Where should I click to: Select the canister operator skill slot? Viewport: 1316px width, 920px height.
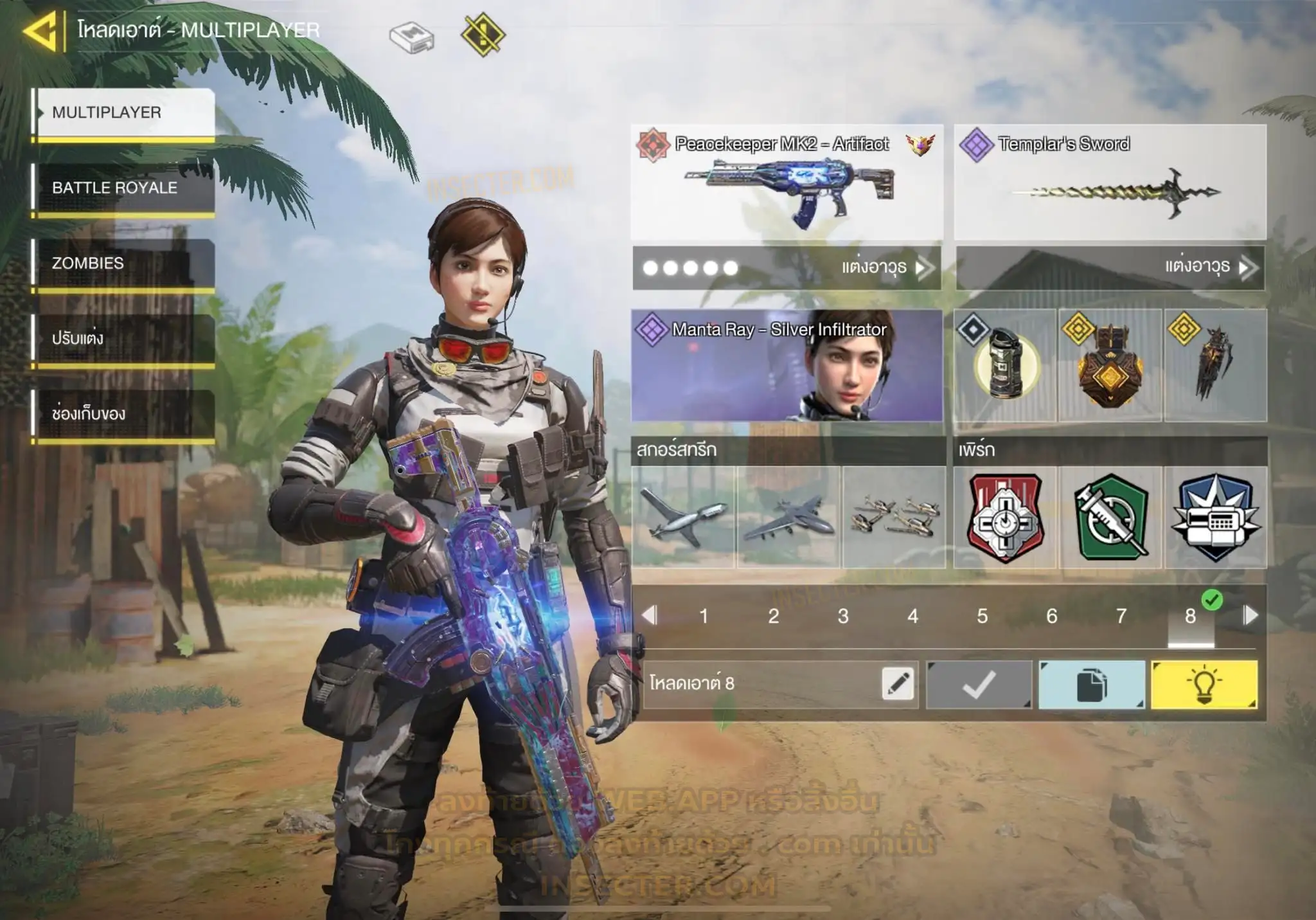(1005, 365)
